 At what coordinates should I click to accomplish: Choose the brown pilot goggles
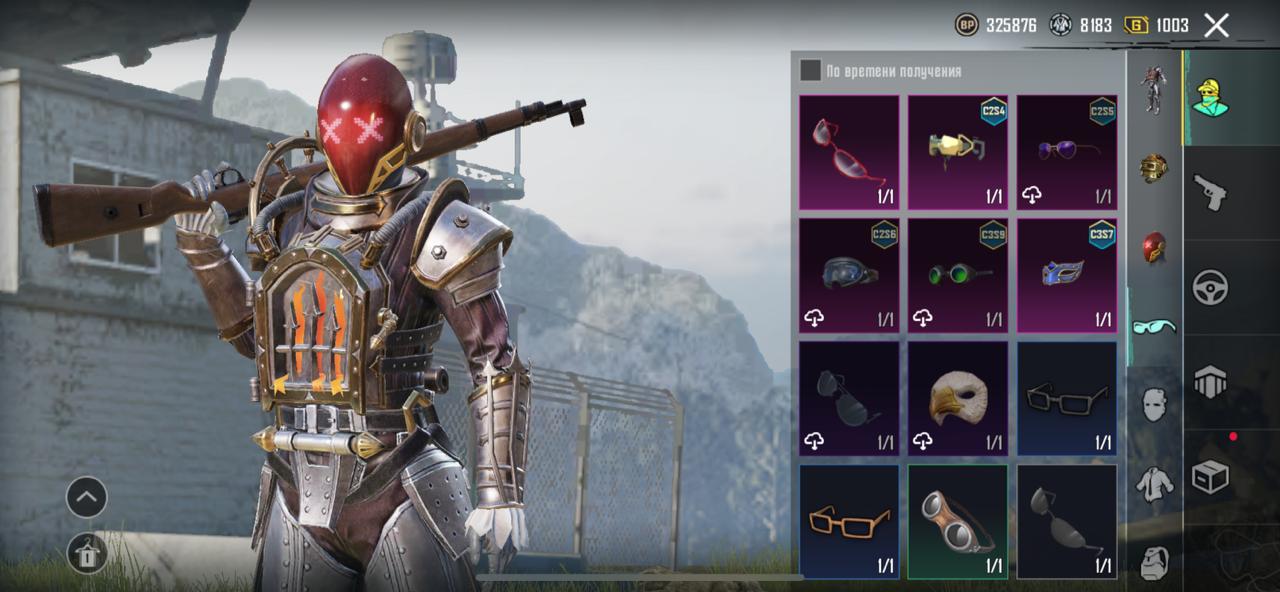coord(958,521)
